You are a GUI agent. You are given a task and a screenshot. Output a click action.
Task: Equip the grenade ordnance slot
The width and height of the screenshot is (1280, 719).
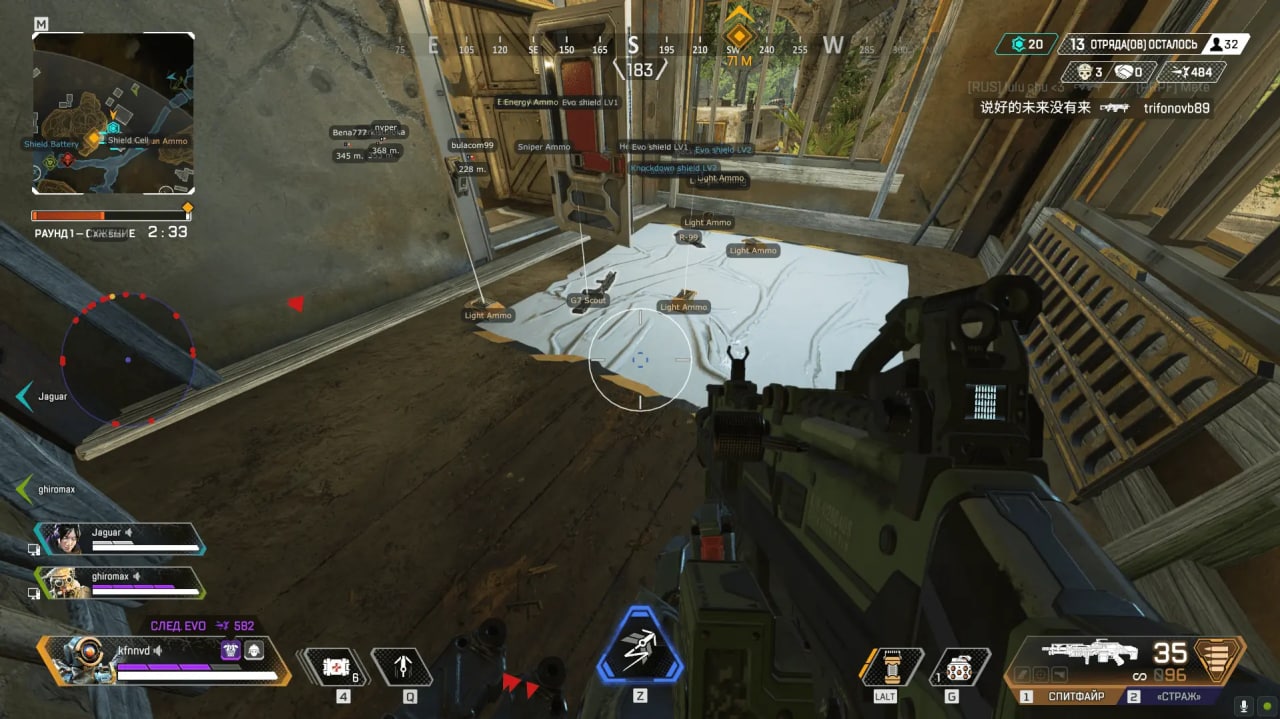(x=958, y=668)
